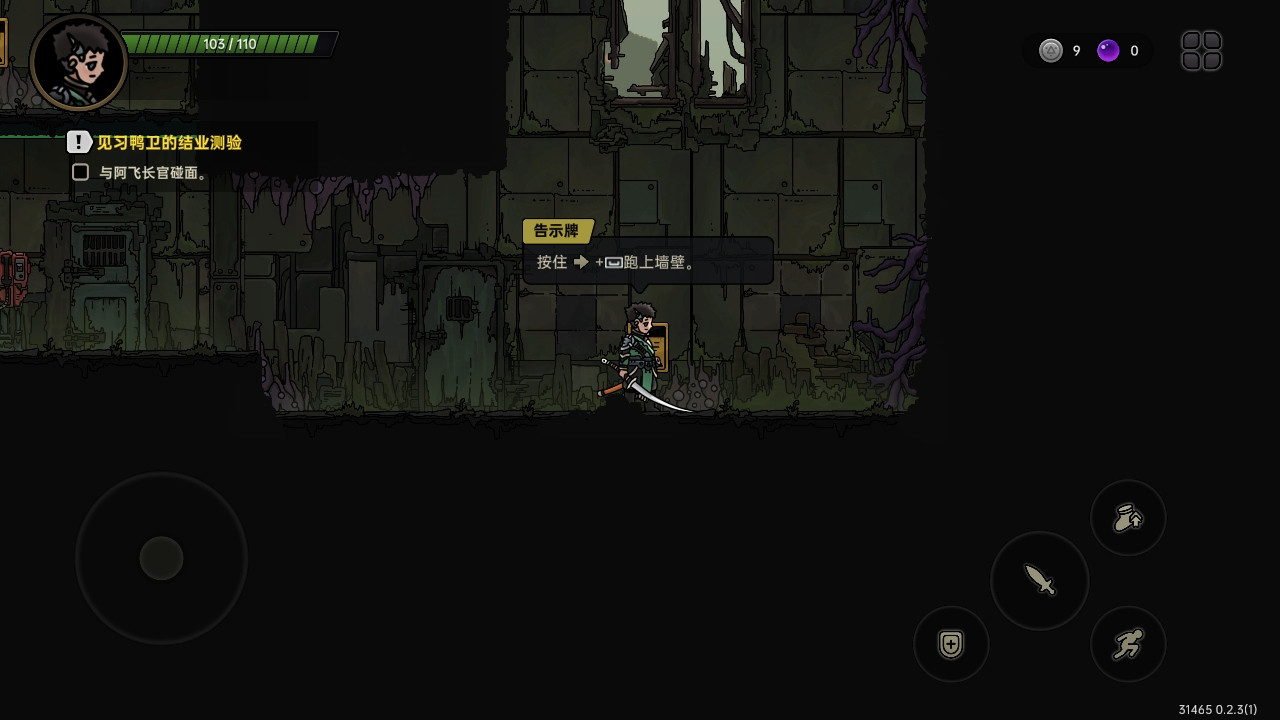Viewport: 1280px width, 720px height.
Task: Activate the jump boot button
Action: tap(1128, 518)
